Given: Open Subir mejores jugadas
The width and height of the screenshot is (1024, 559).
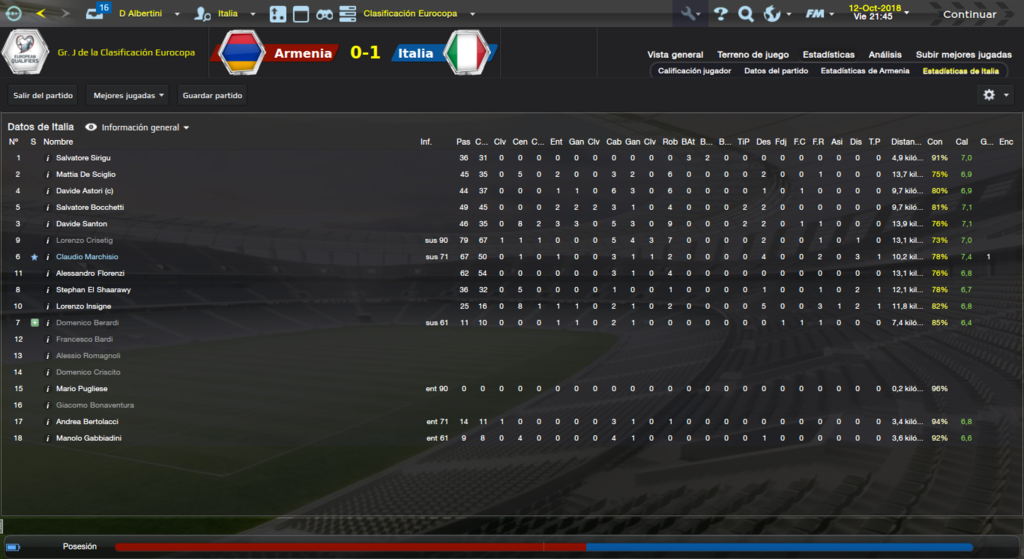Looking at the screenshot, I should point(956,55).
